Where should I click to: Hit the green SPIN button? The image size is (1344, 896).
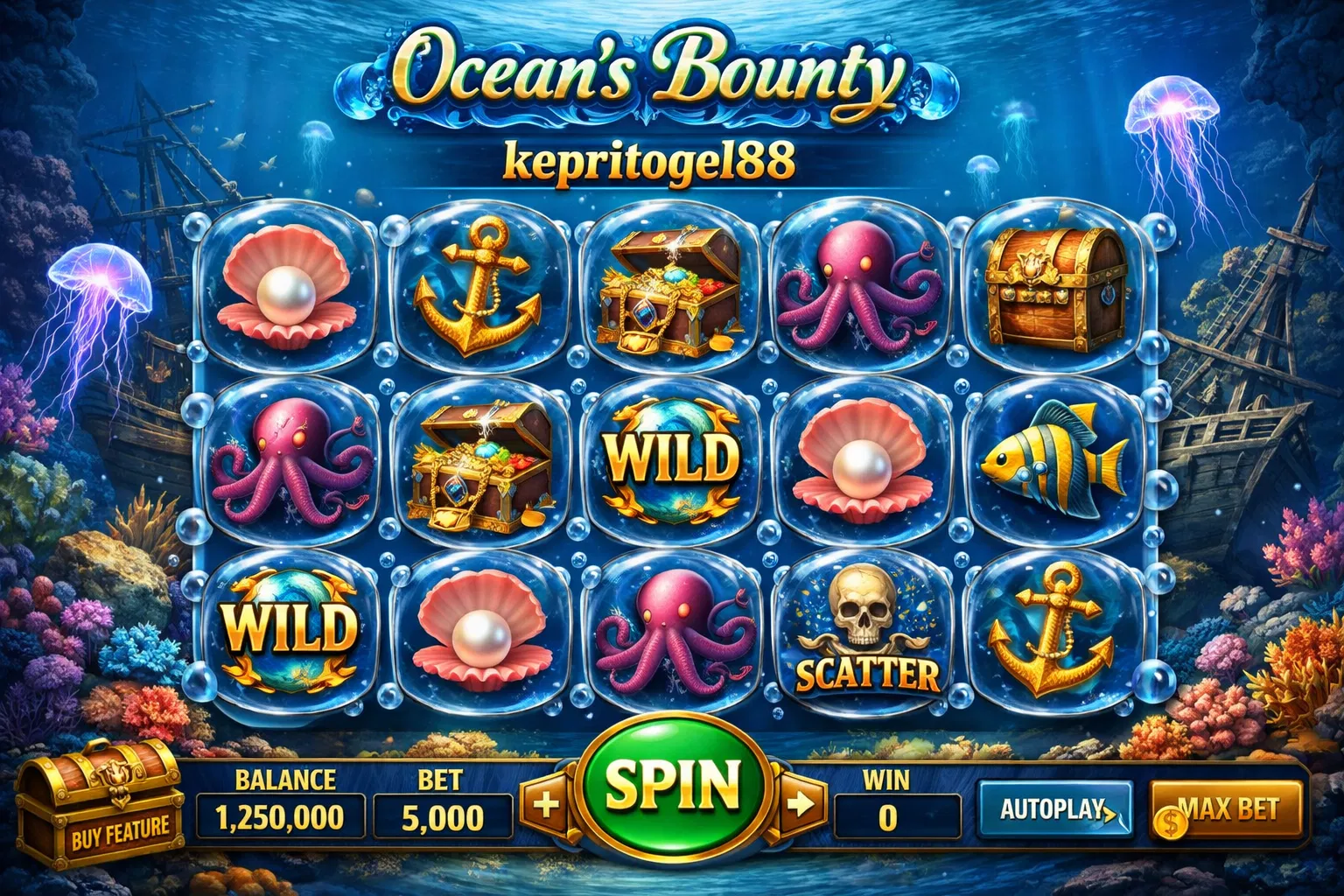click(672, 785)
